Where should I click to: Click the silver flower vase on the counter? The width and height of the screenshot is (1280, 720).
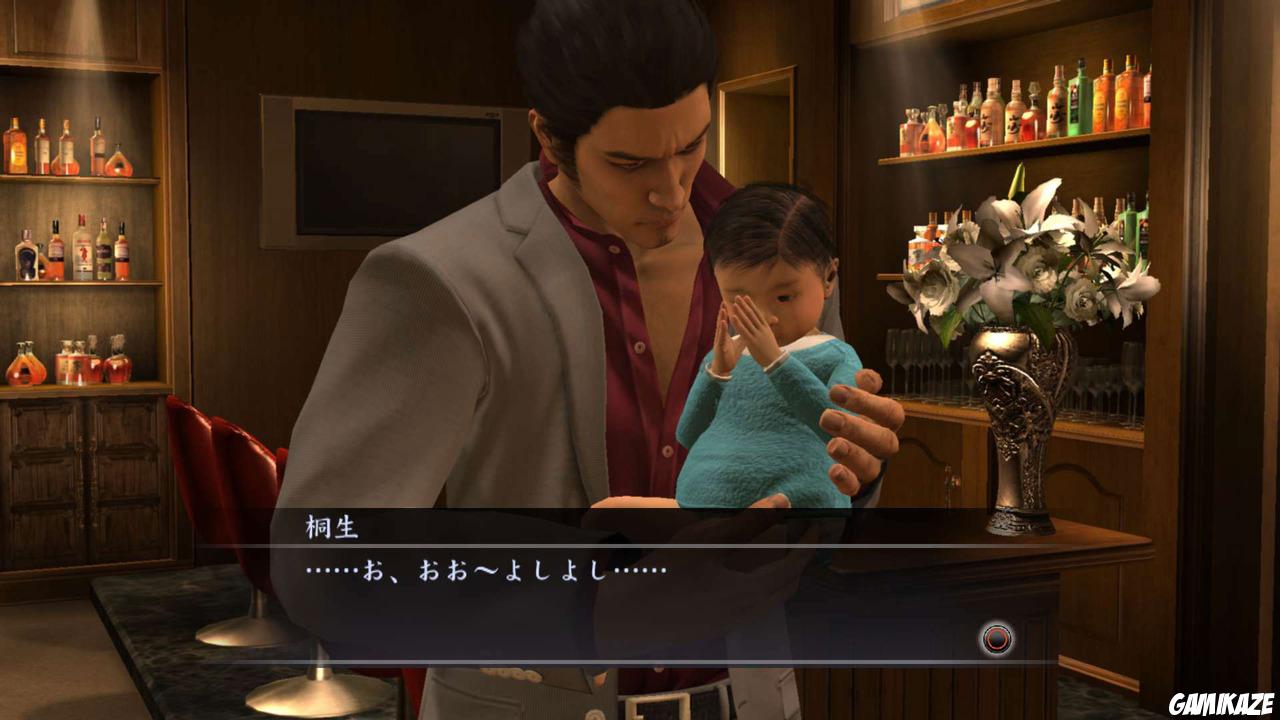(1020, 430)
